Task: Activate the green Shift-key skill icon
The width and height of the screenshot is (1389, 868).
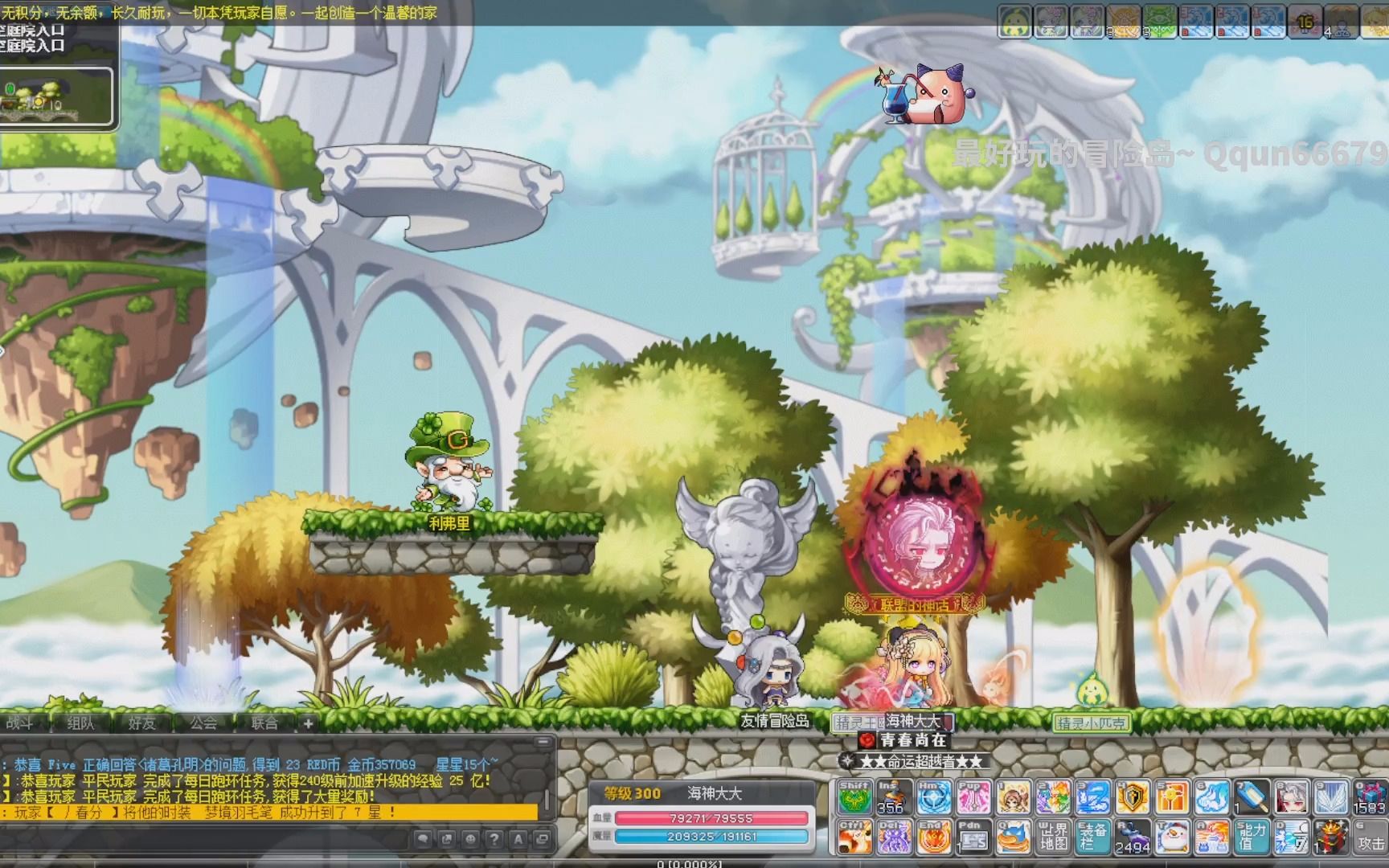Action: point(854,797)
